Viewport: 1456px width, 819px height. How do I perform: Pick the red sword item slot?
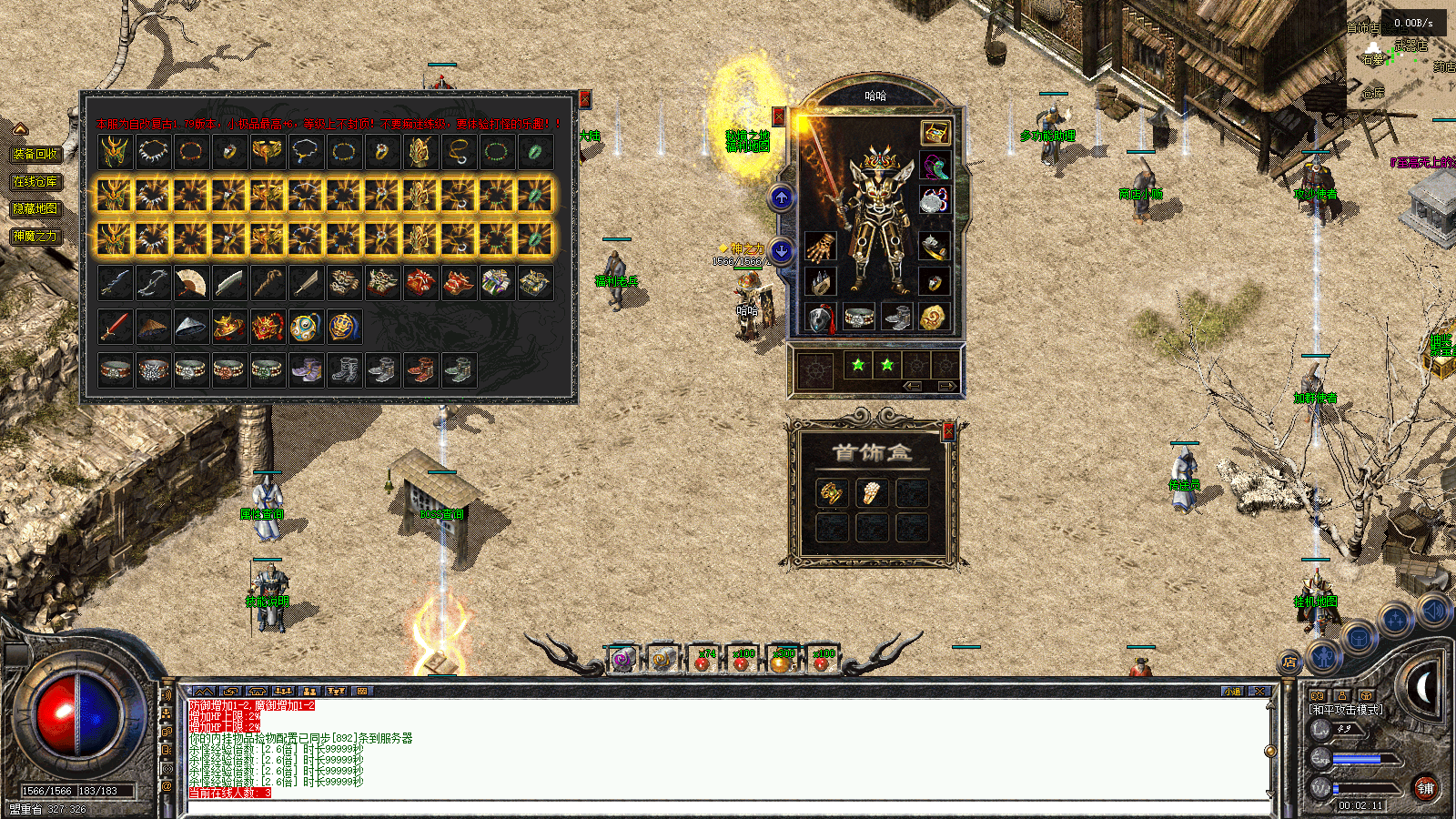(115, 327)
